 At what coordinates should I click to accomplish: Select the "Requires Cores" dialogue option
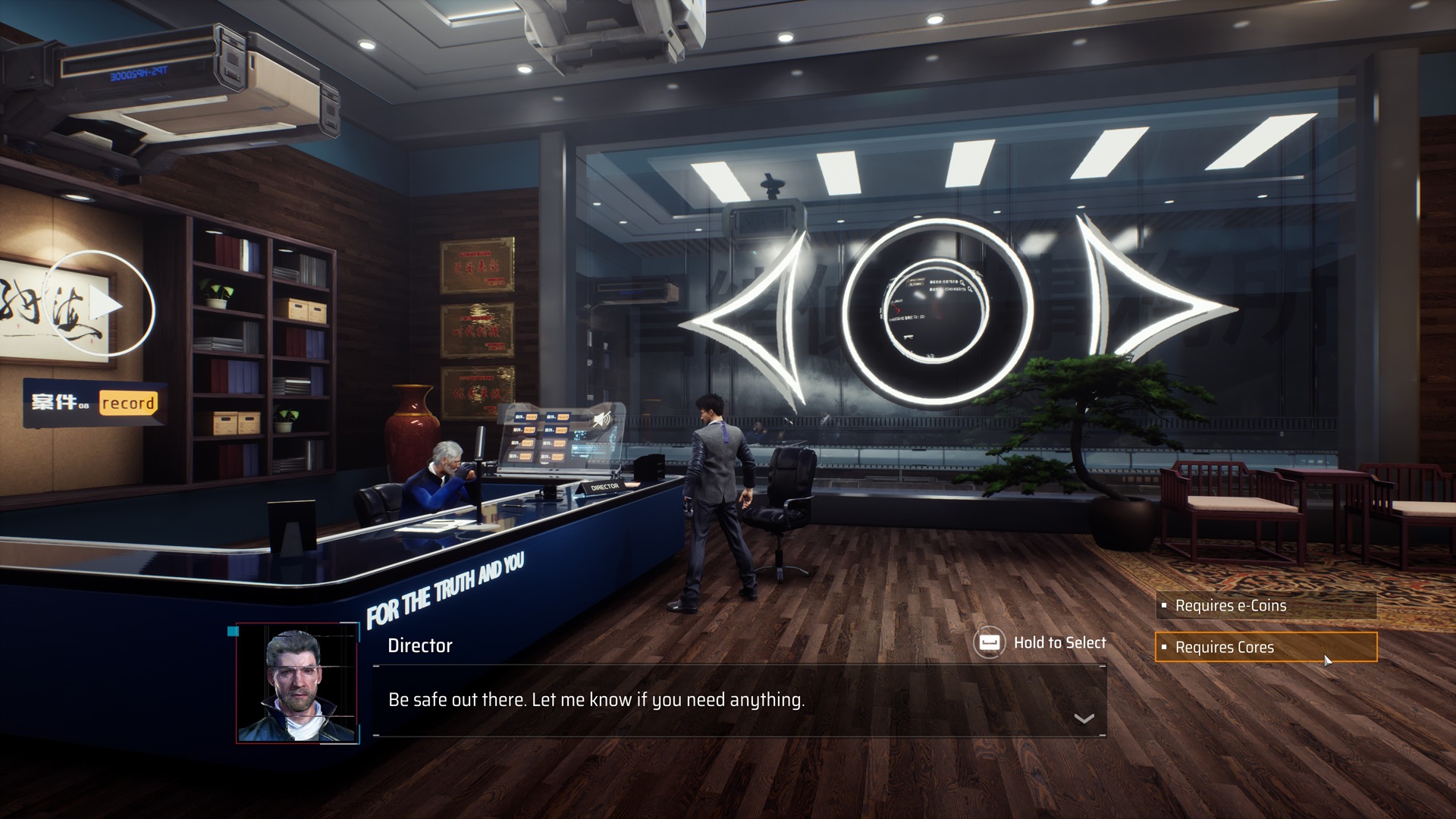click(x=1265, y=648)
